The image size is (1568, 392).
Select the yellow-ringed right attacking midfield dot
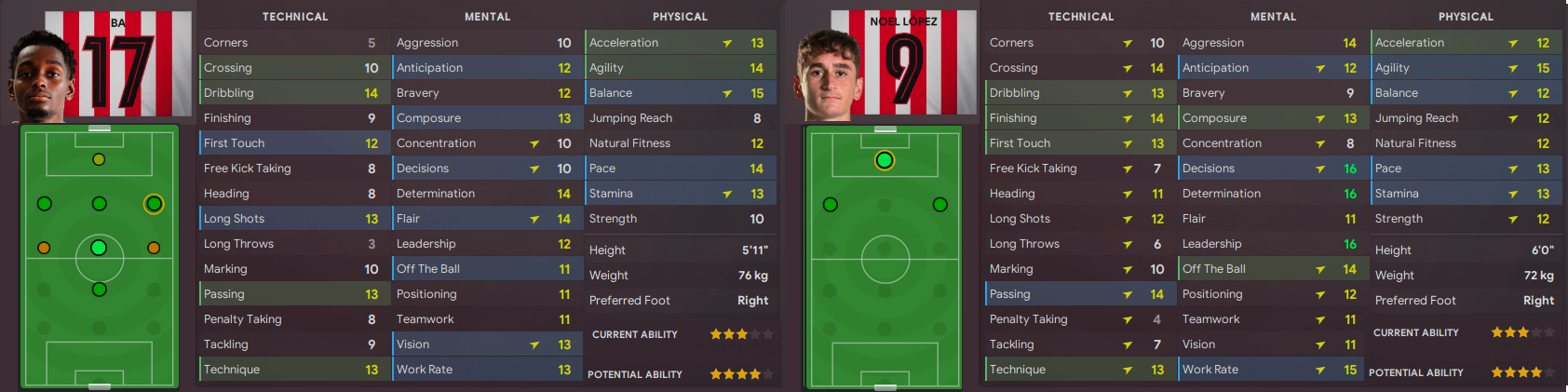[x=154, y=204]
